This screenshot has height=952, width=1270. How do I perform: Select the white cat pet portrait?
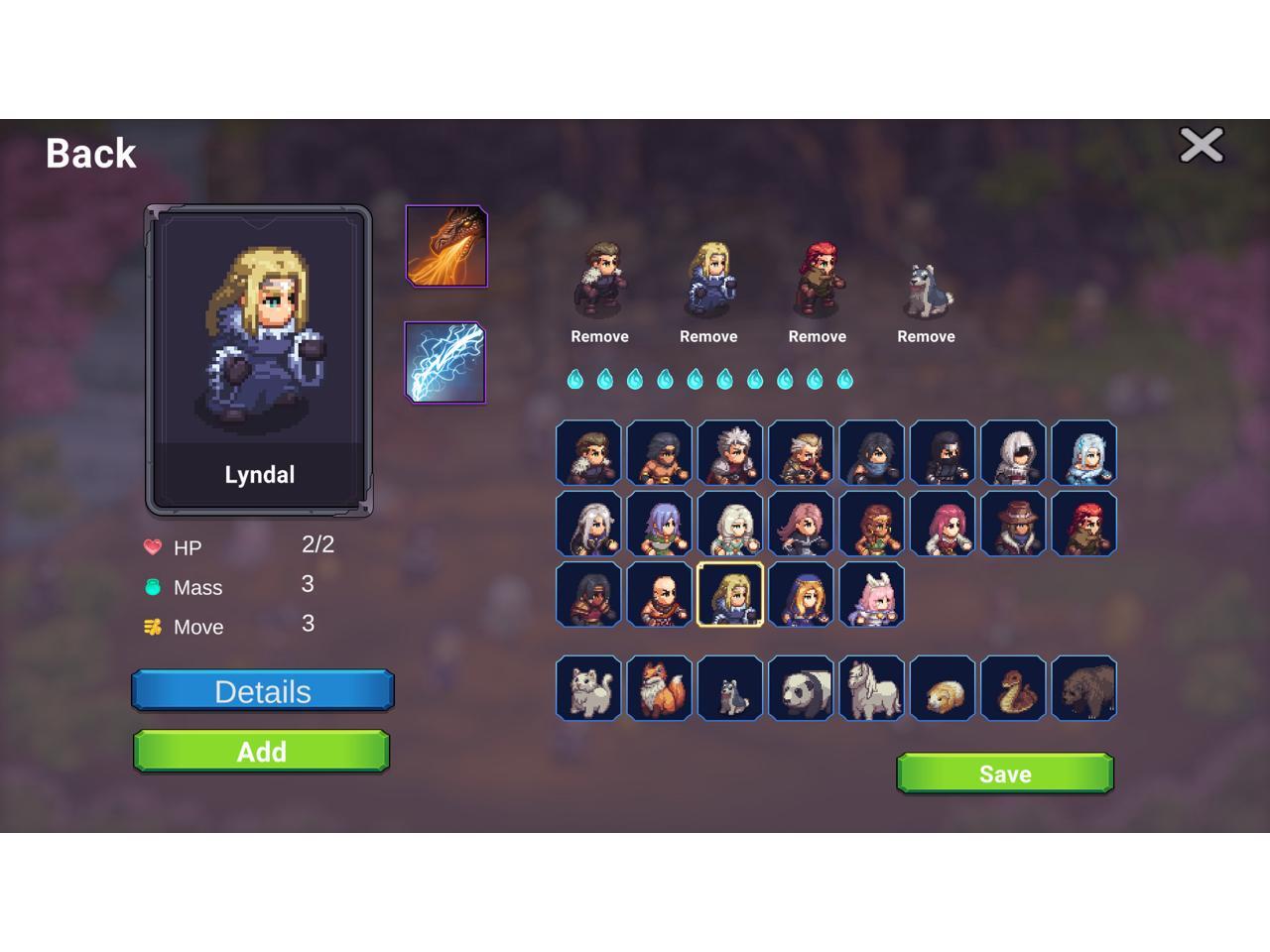click(x=588, y=688)
